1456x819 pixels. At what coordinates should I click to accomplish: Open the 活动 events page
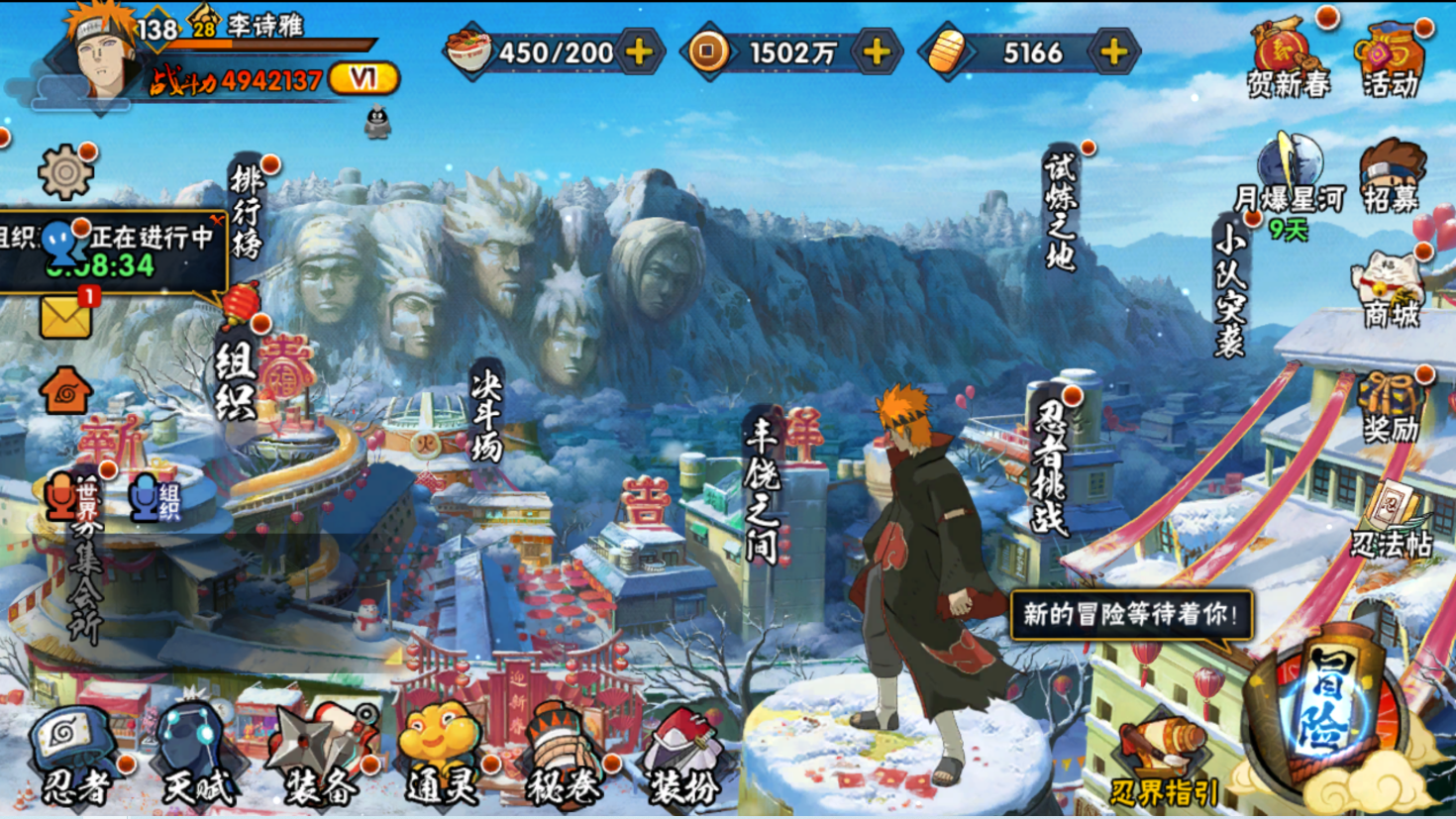coord(1392,59)
